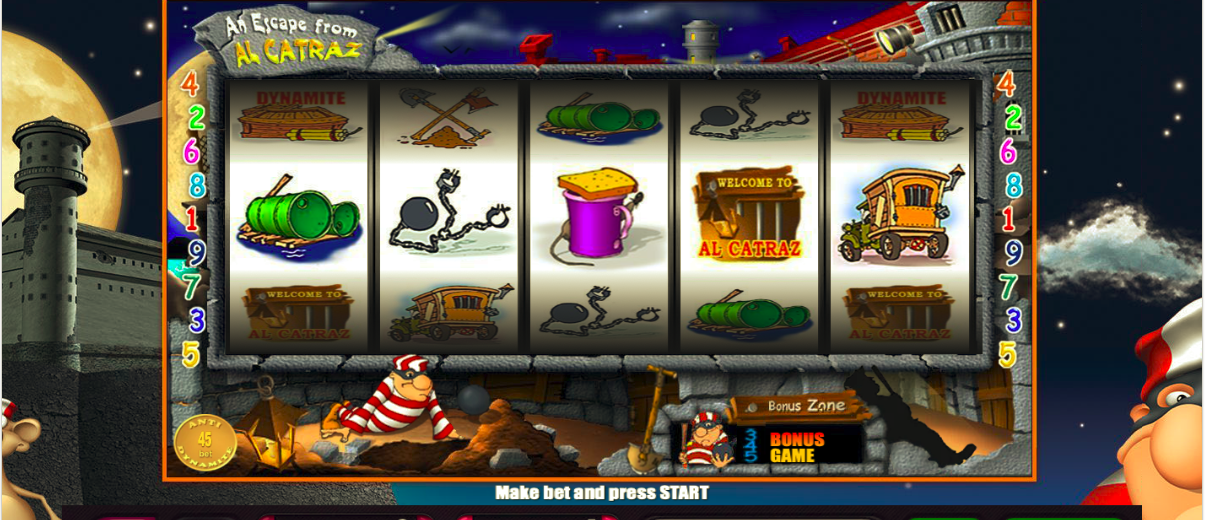Choose cyan payline 8 on the right edge
This screenshot has width=1206, height=520.
click(x=1014, y=186)
